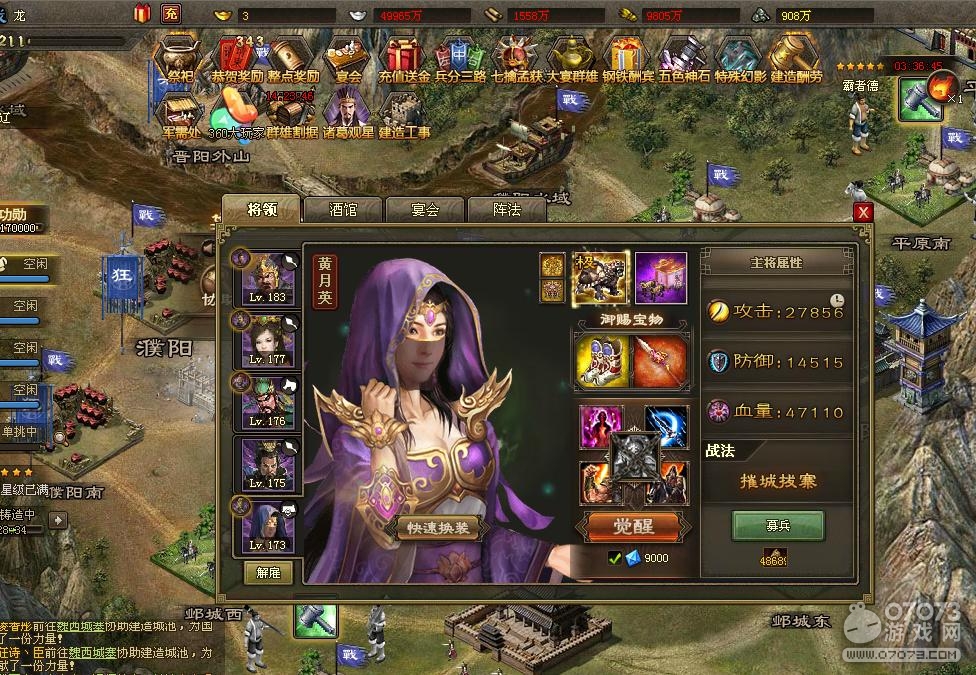The height and width of the screenshot is (675, 976).
Task: Activate the 觉醒 awaken button
Action: point(632,526)
